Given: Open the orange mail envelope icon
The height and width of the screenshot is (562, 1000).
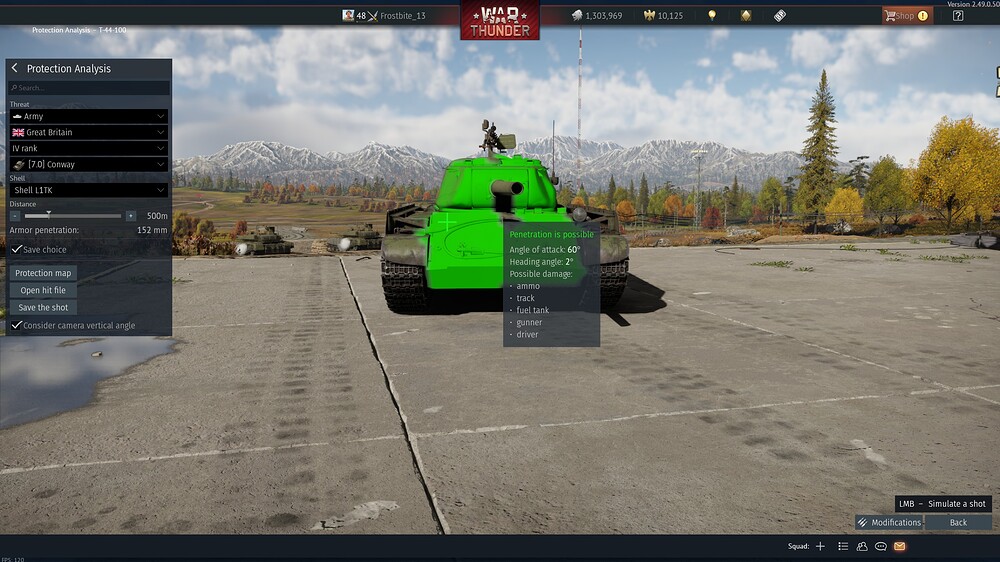Looking at the screenshot, I should tap(899, 546).
